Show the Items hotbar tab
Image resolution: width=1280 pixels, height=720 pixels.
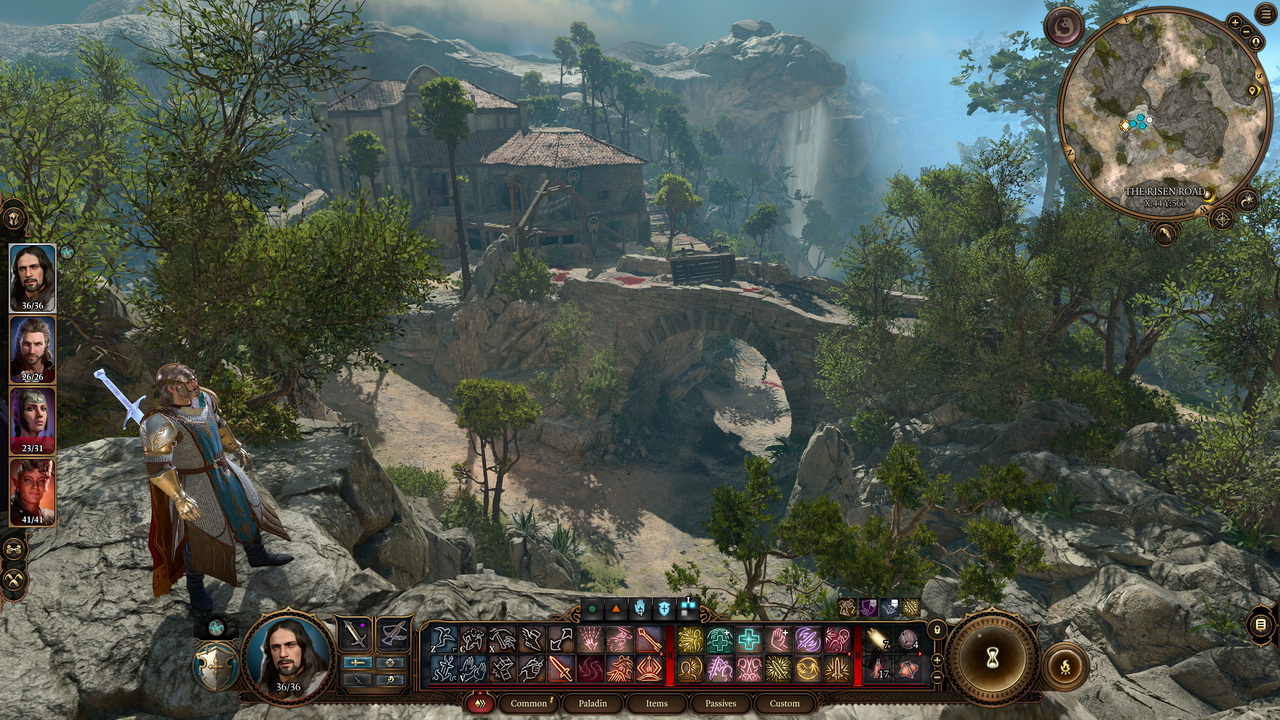(x=656, y=703)
